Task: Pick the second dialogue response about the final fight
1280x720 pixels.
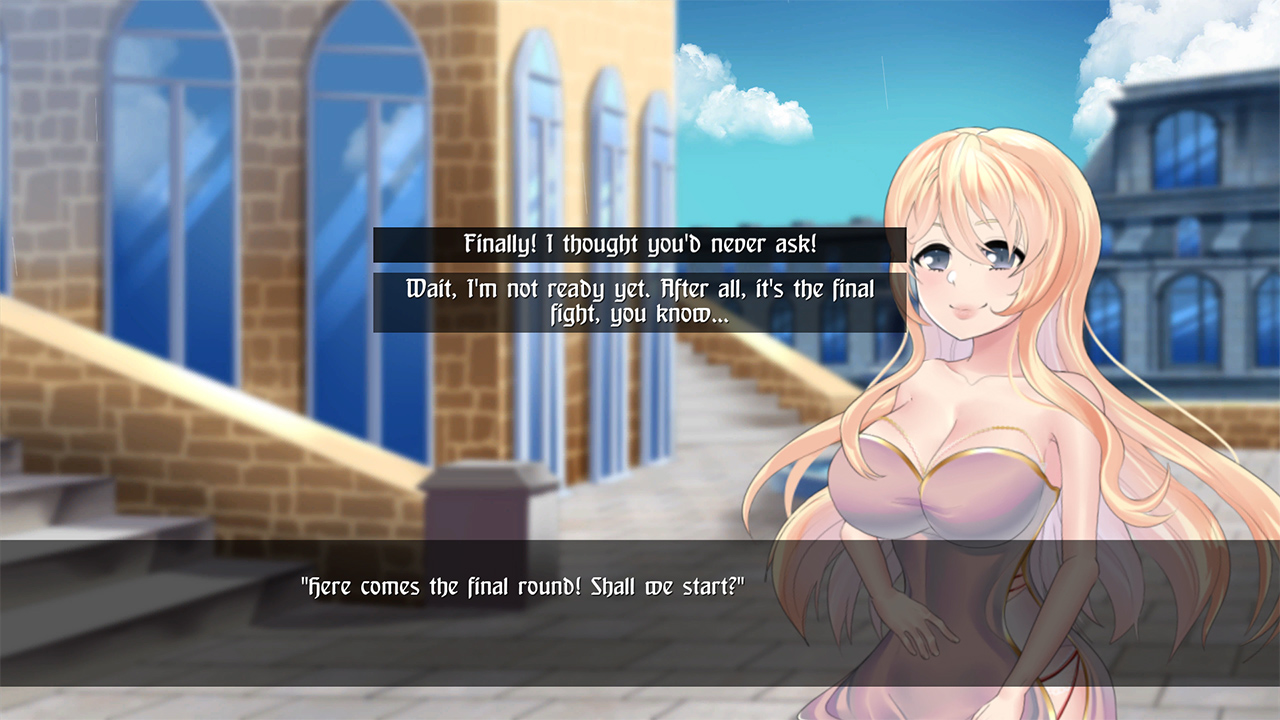Action: coord(640,301)
